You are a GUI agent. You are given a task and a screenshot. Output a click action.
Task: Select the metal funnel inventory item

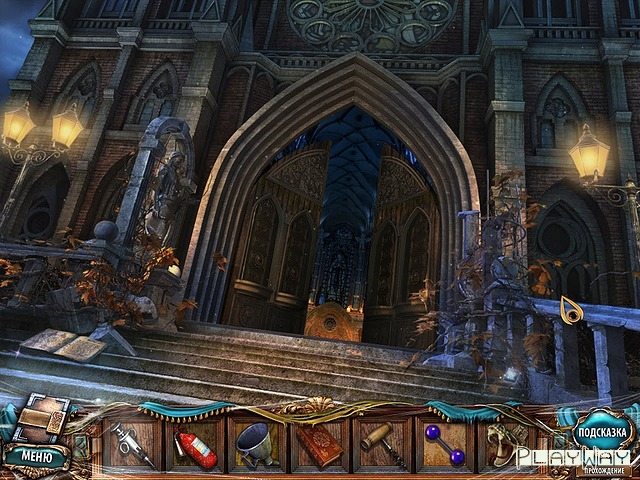(256, 443)
